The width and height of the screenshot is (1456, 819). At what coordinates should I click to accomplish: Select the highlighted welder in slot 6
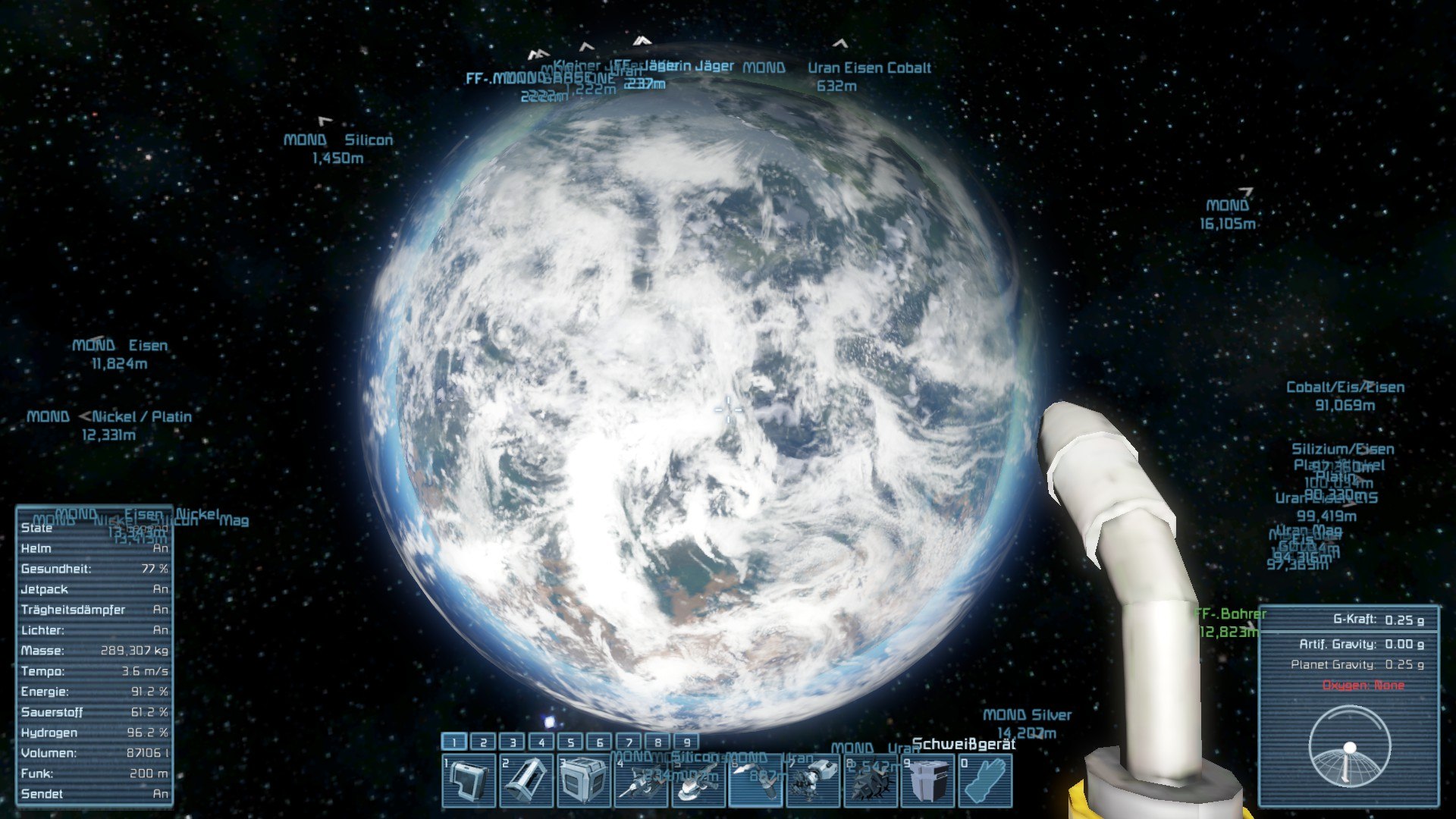756,780
